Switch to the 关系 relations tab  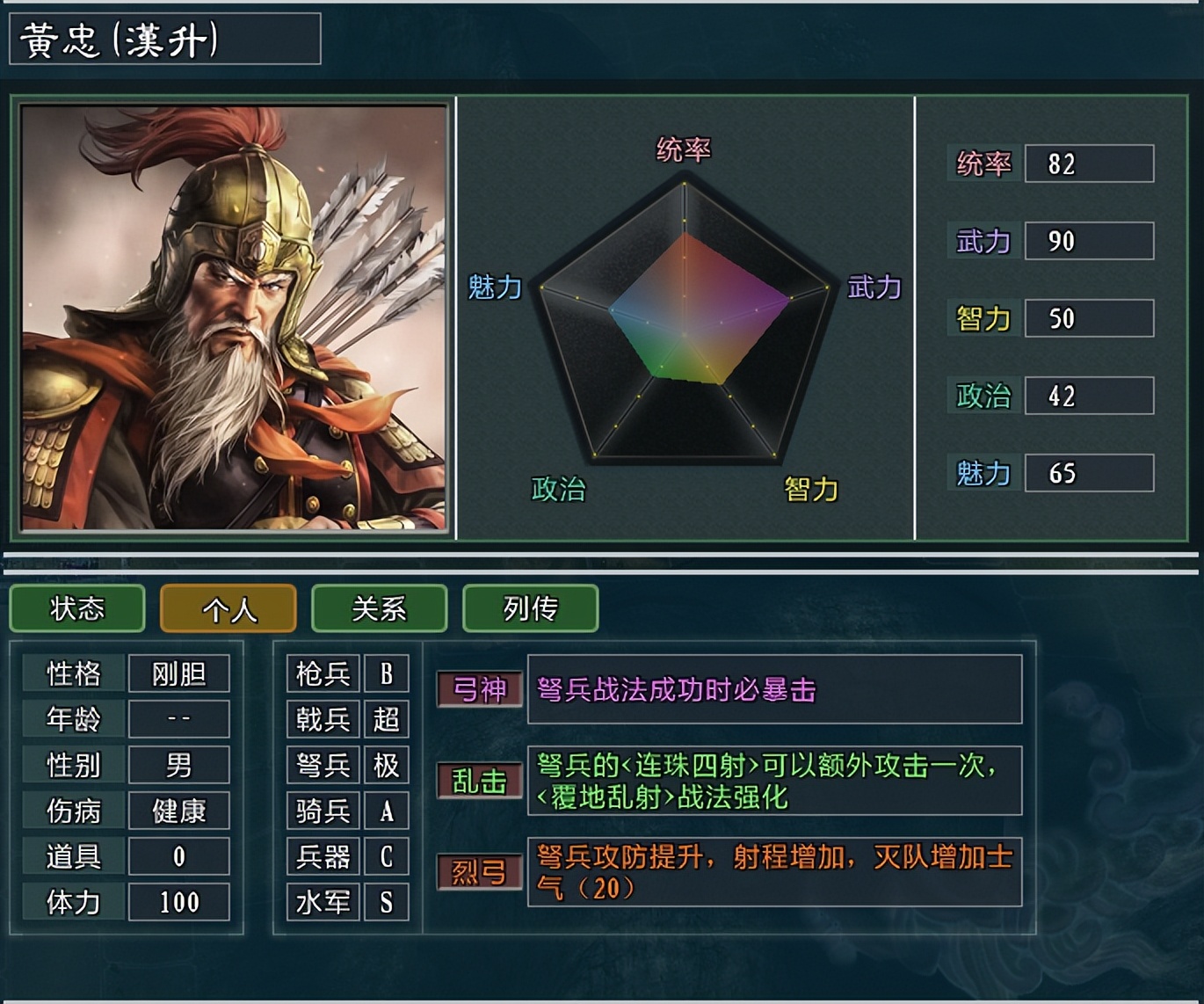click(x=379, y=607)
